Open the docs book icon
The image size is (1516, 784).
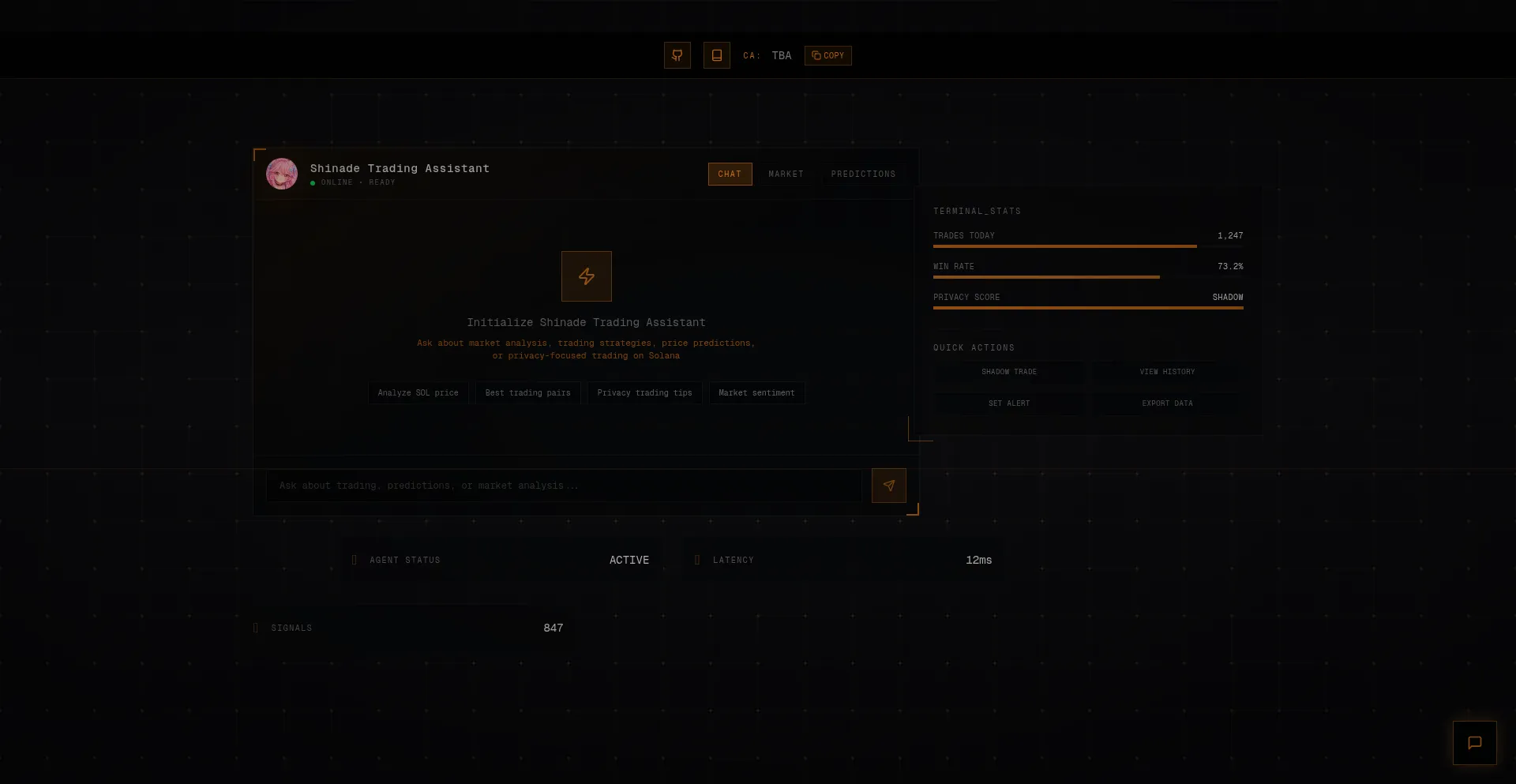click(716, 55)
